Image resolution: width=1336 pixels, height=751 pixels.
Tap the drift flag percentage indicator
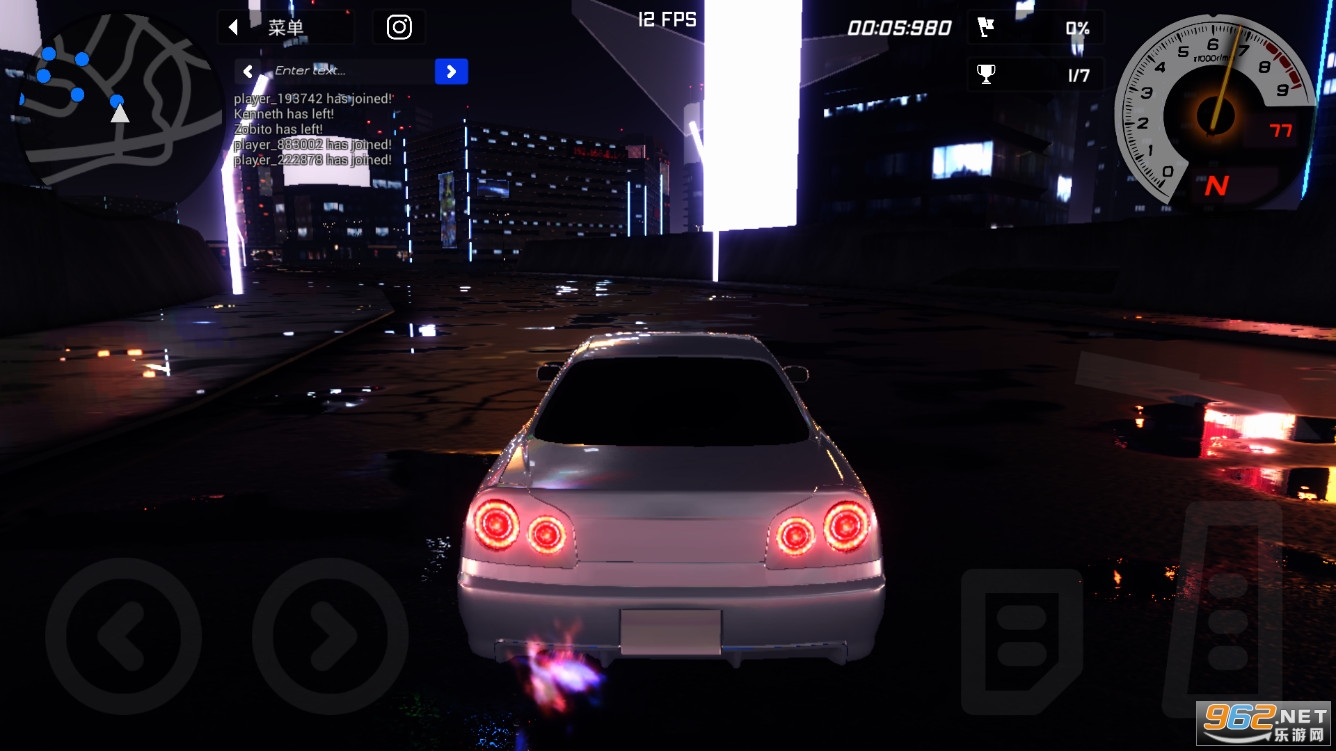point(1035,27)
